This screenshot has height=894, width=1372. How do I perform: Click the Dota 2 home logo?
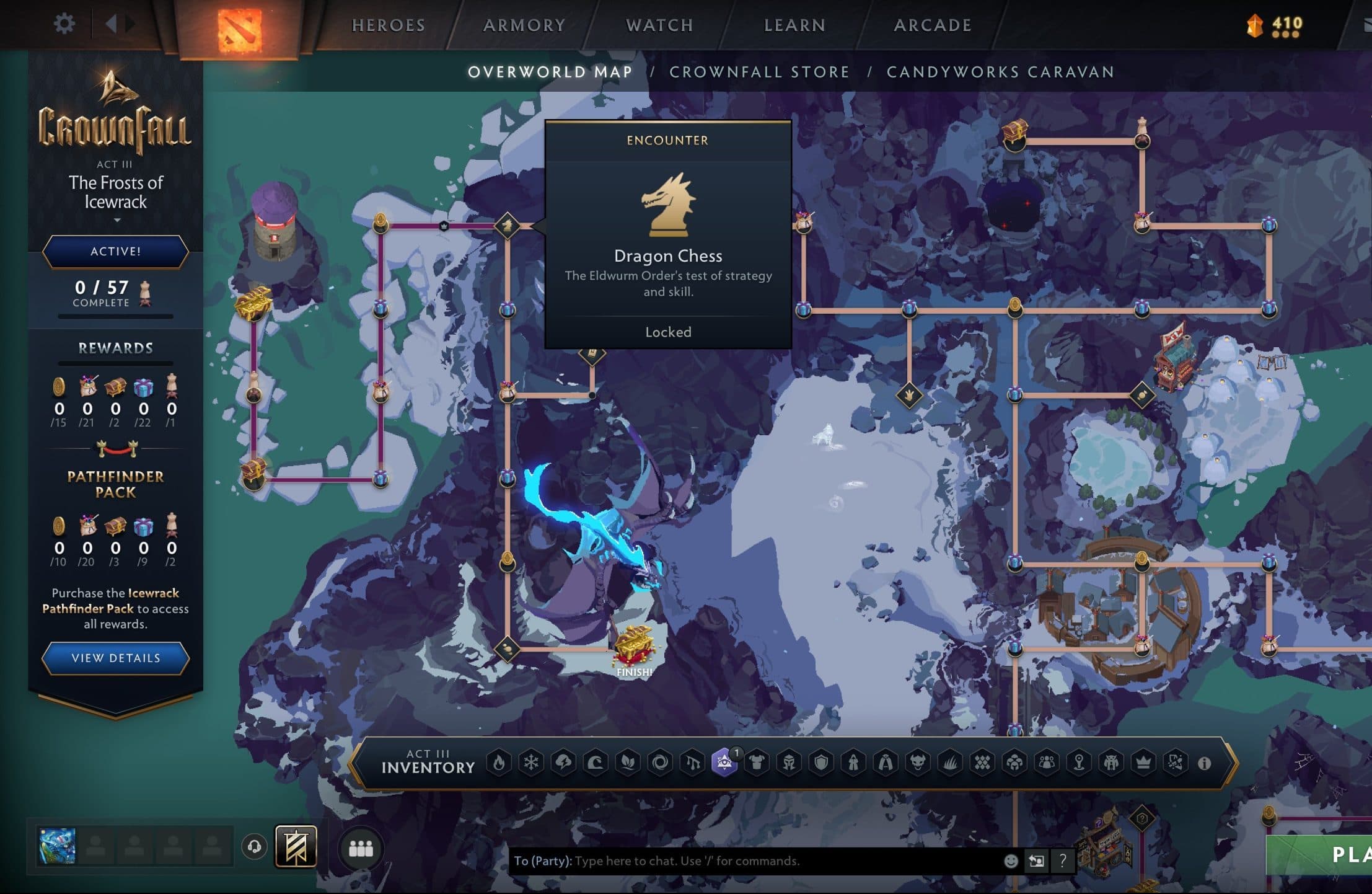tap(239, 29)
